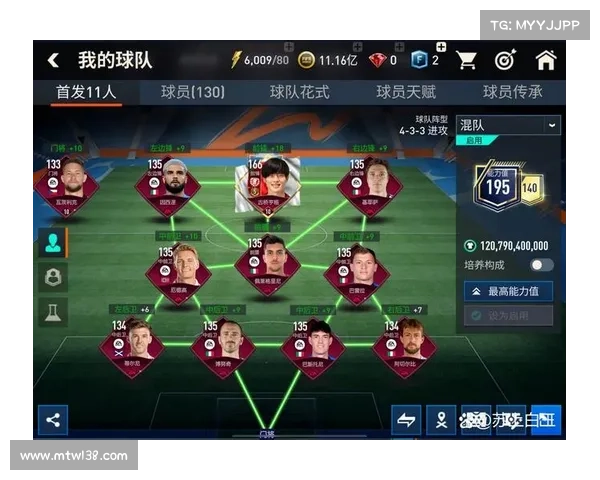
Task: Tap the 最高能力值 button
Action: 508,291
